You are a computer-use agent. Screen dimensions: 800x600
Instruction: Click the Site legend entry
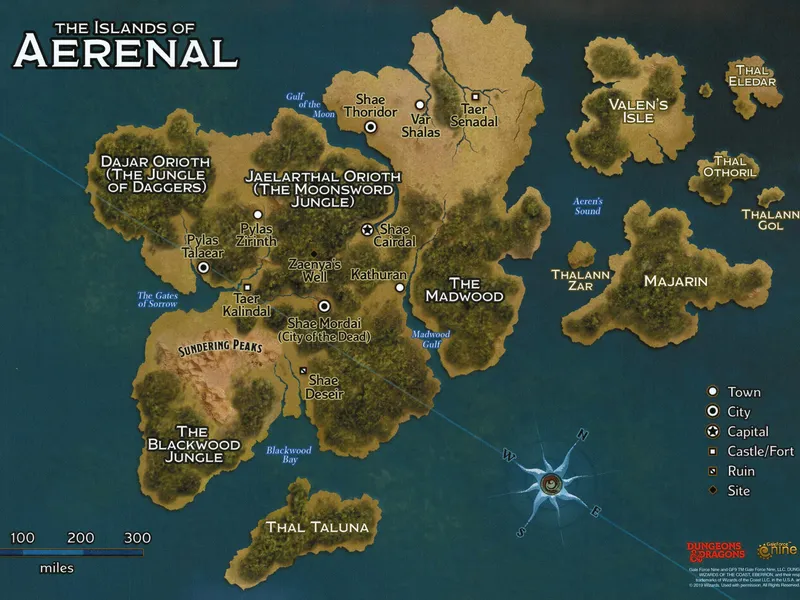(x=713, y=490)
